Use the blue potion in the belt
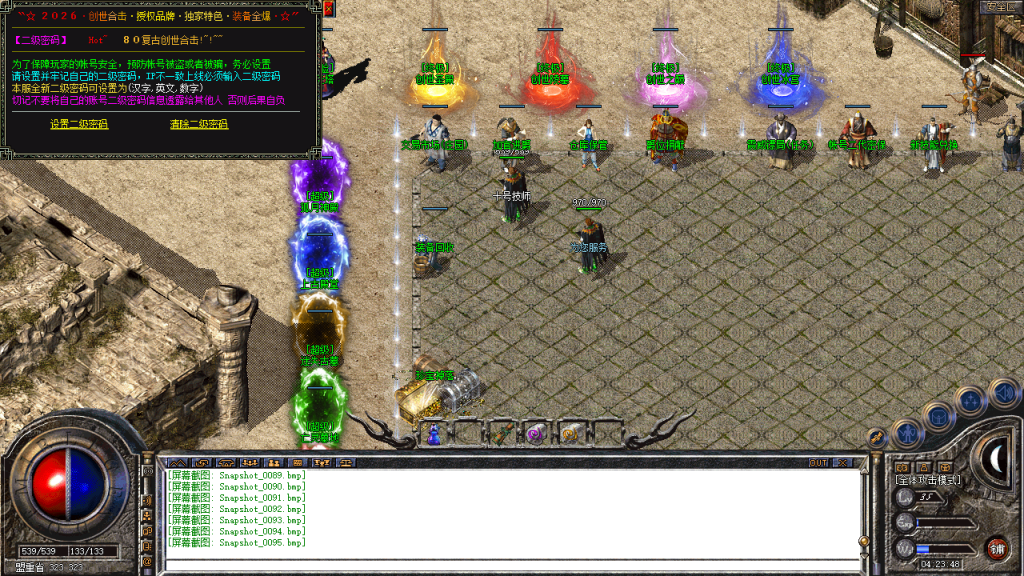This screenshot has width=1024, height=576. 434,434
